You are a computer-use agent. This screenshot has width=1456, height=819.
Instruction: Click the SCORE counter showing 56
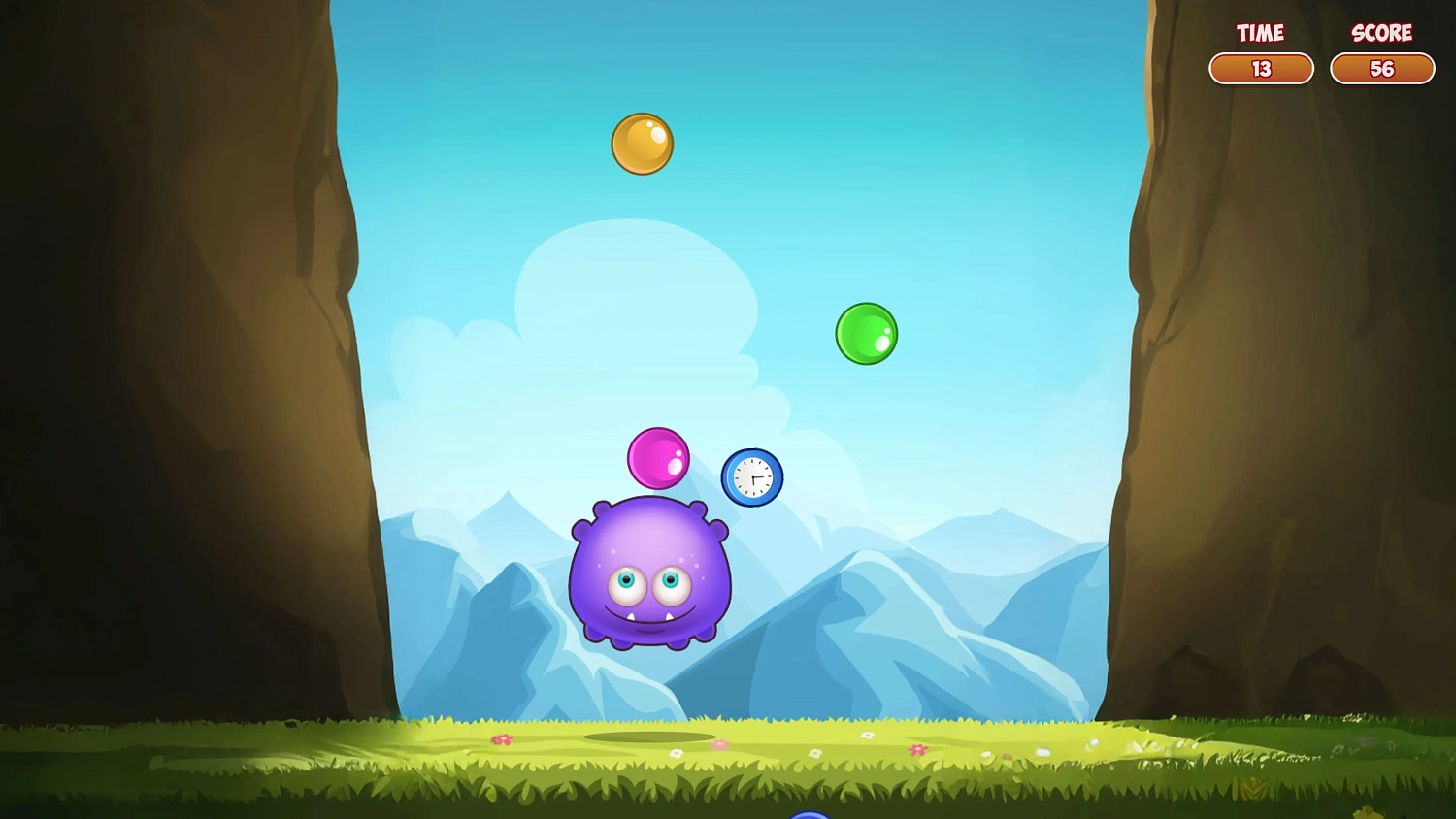coord(1382,69)
